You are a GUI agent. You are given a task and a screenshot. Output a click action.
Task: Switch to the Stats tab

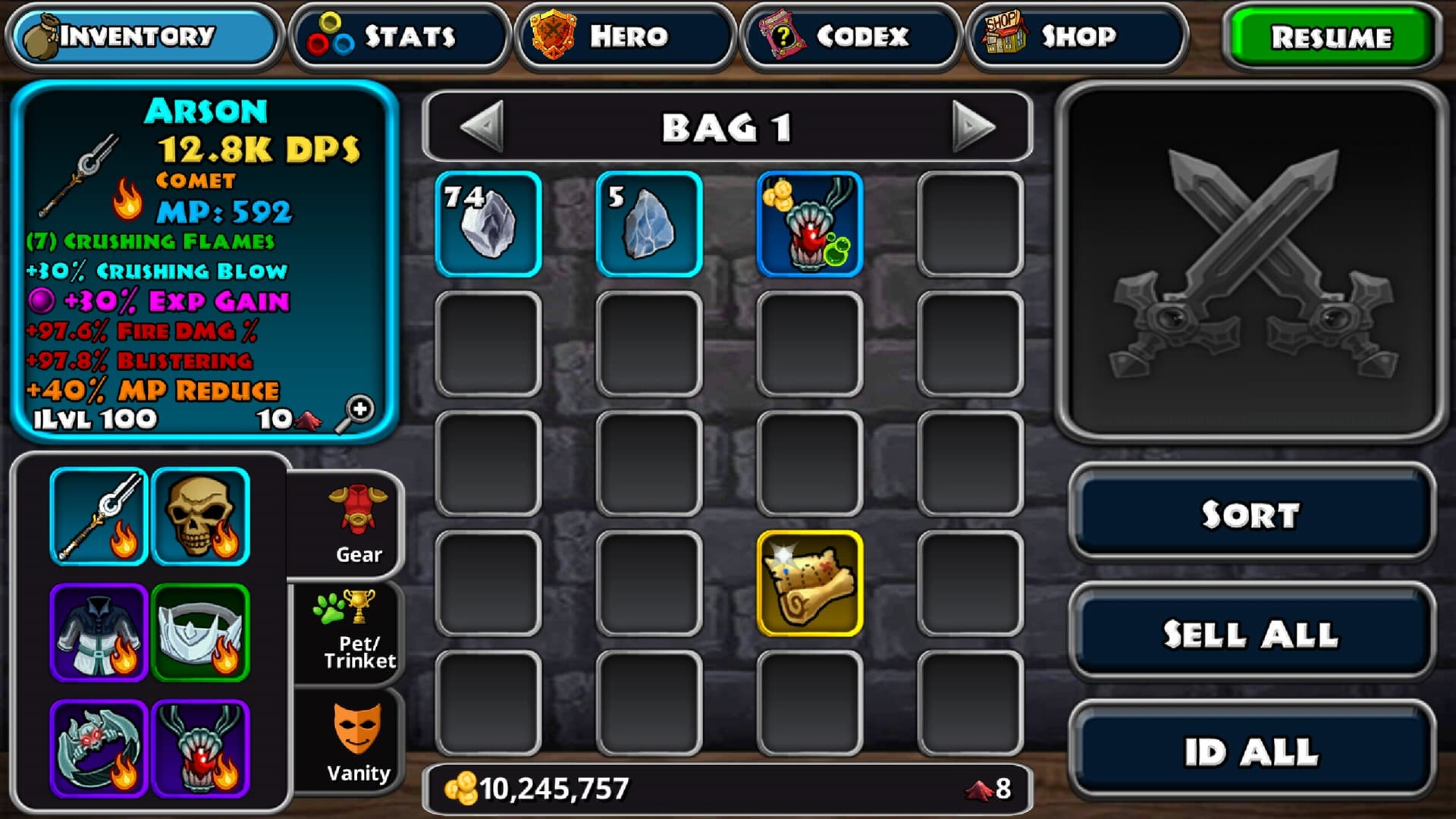click(400, 36)
